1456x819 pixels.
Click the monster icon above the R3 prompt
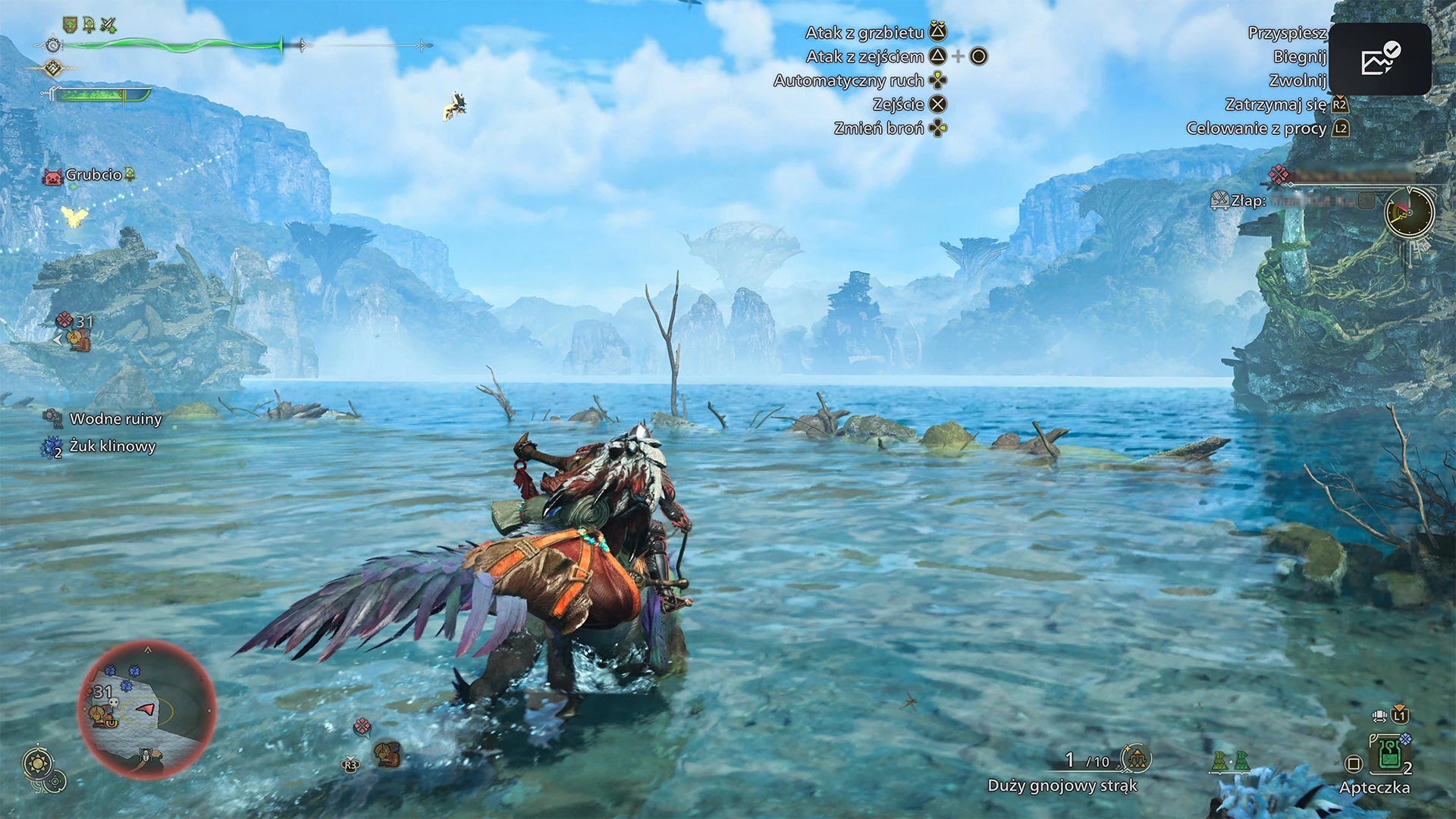[387, 753]
